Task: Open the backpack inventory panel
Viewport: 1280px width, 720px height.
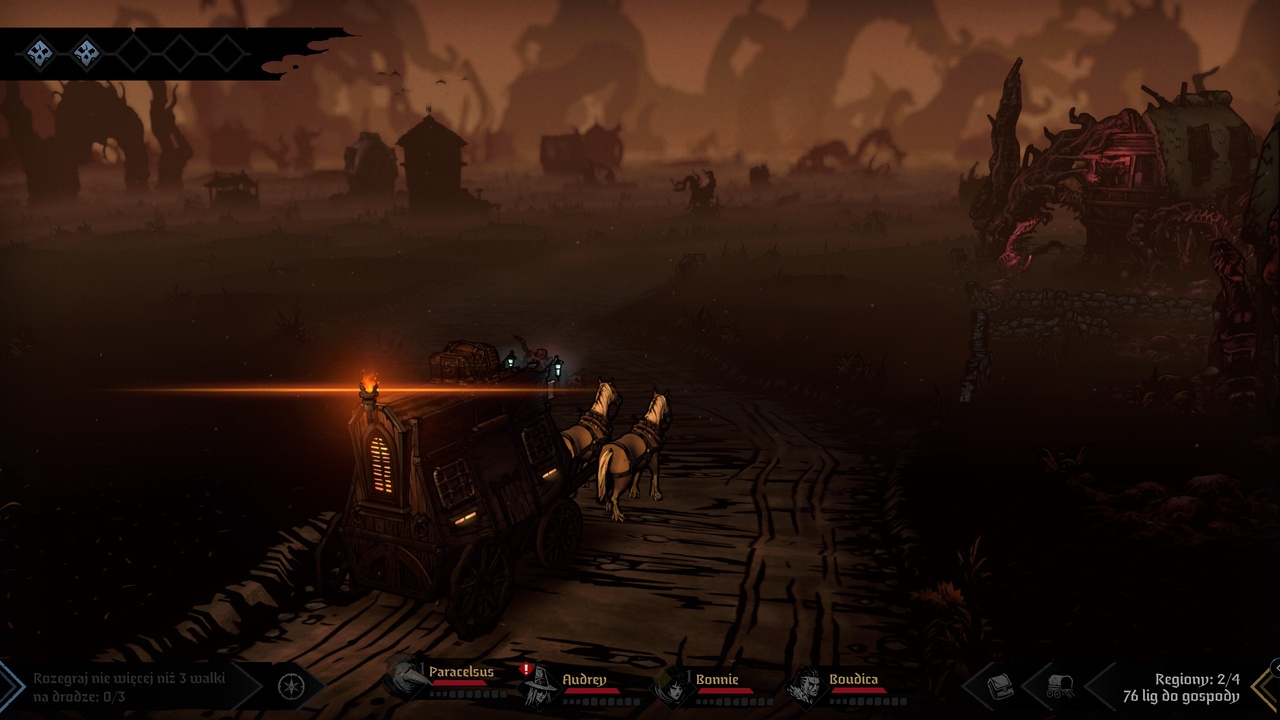Action: click(x=1000, y=686)
